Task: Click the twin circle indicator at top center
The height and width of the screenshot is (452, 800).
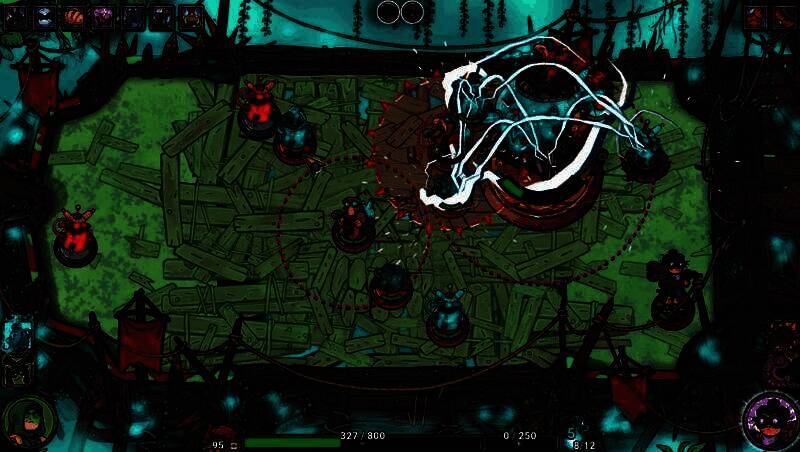Action: coord(400,12)
